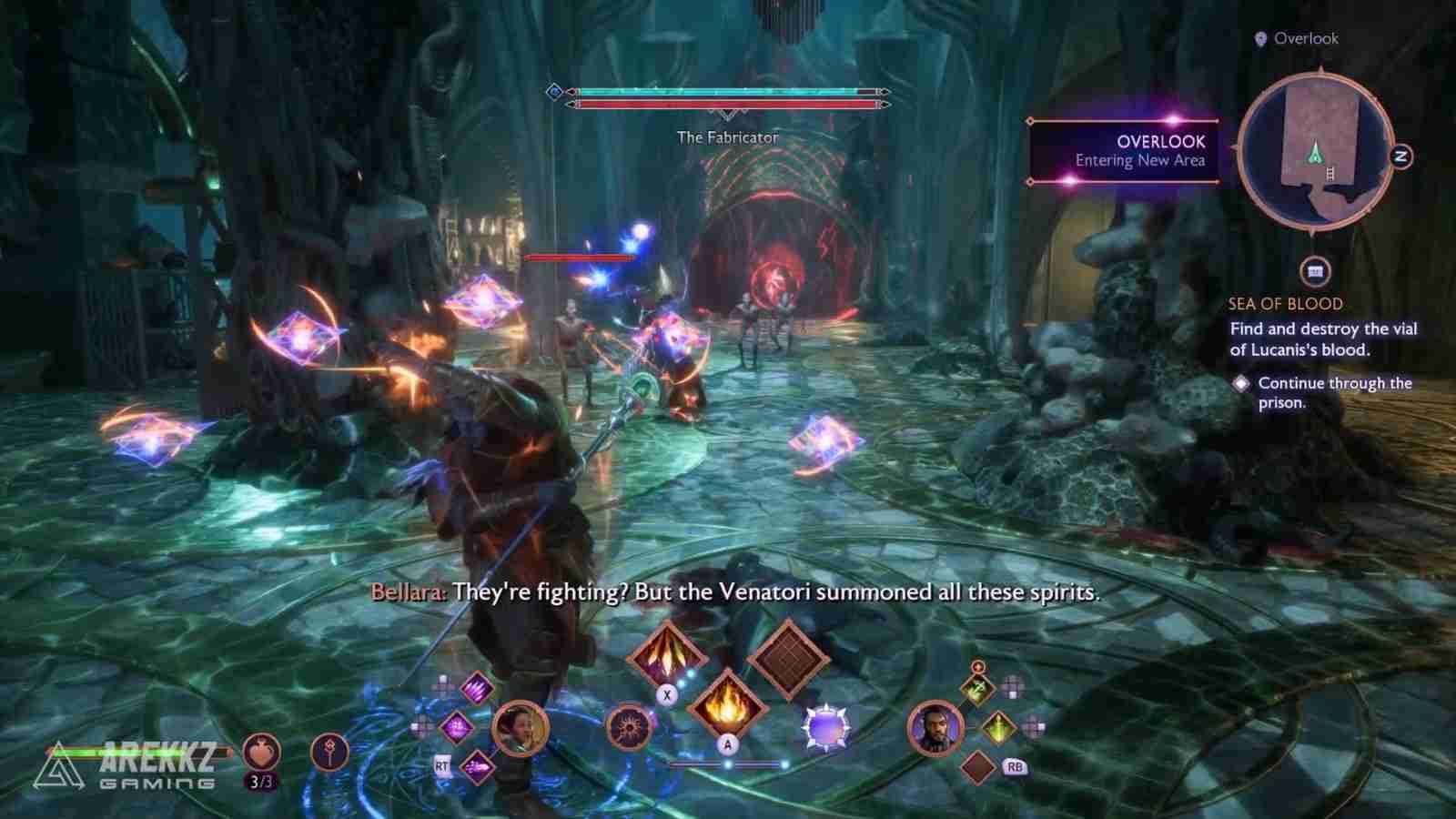Activate the fiery spikes ability icon
The height and width of the screenshot is (819, 1456).
(667, 653)
